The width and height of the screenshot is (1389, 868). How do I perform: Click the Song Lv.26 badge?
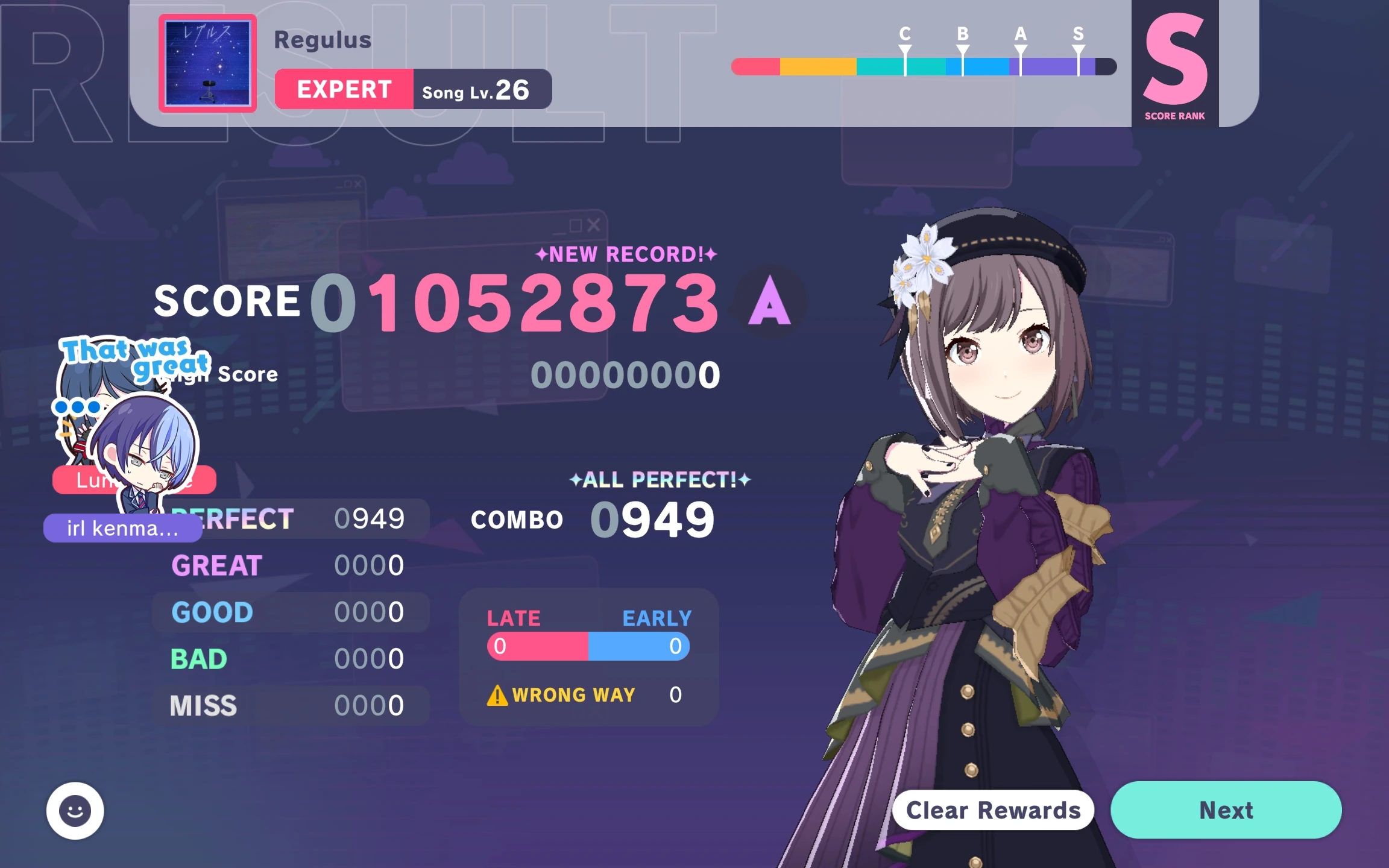click(478, 90)
